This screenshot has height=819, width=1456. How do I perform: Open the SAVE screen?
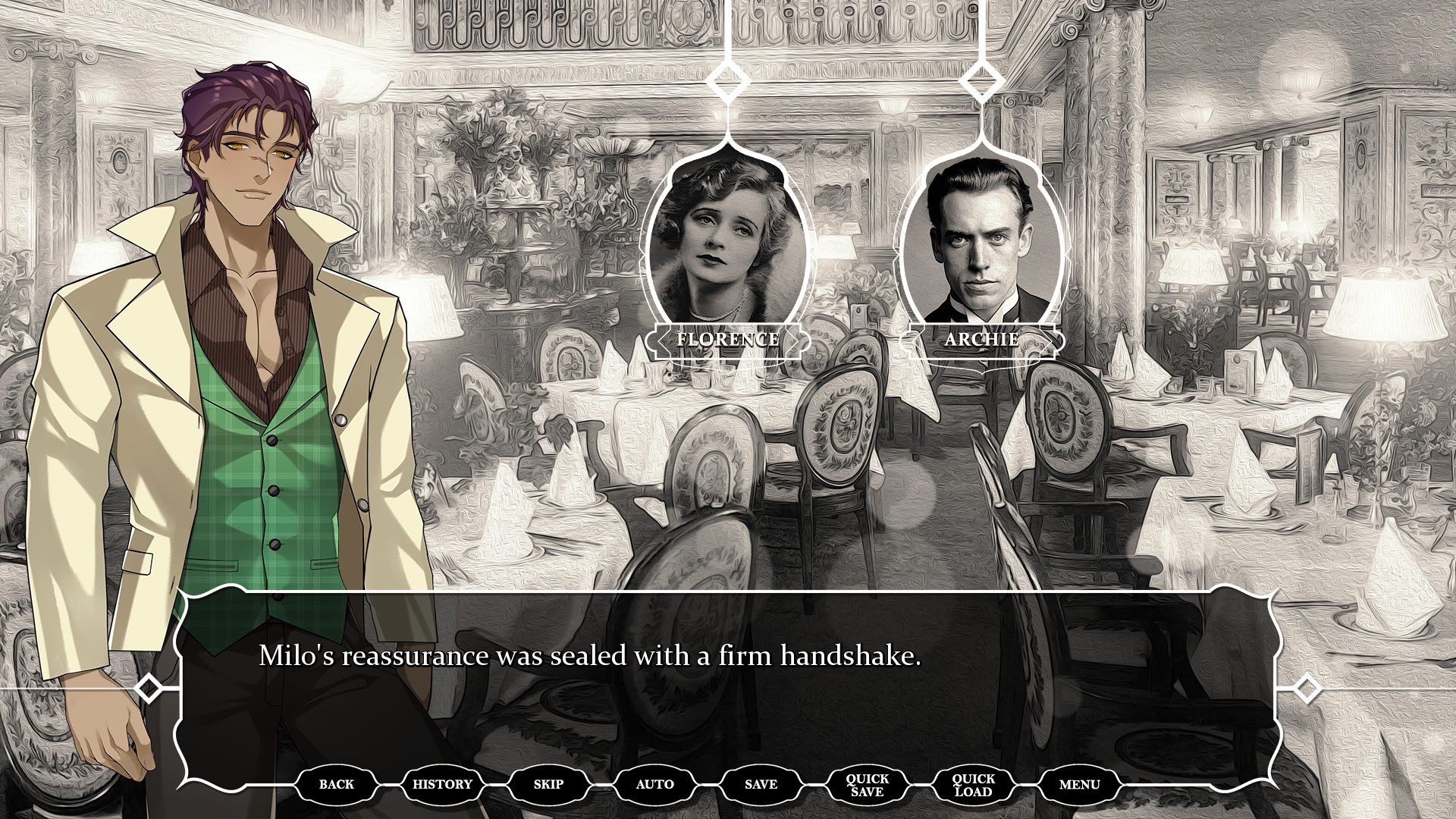[761, 784]
